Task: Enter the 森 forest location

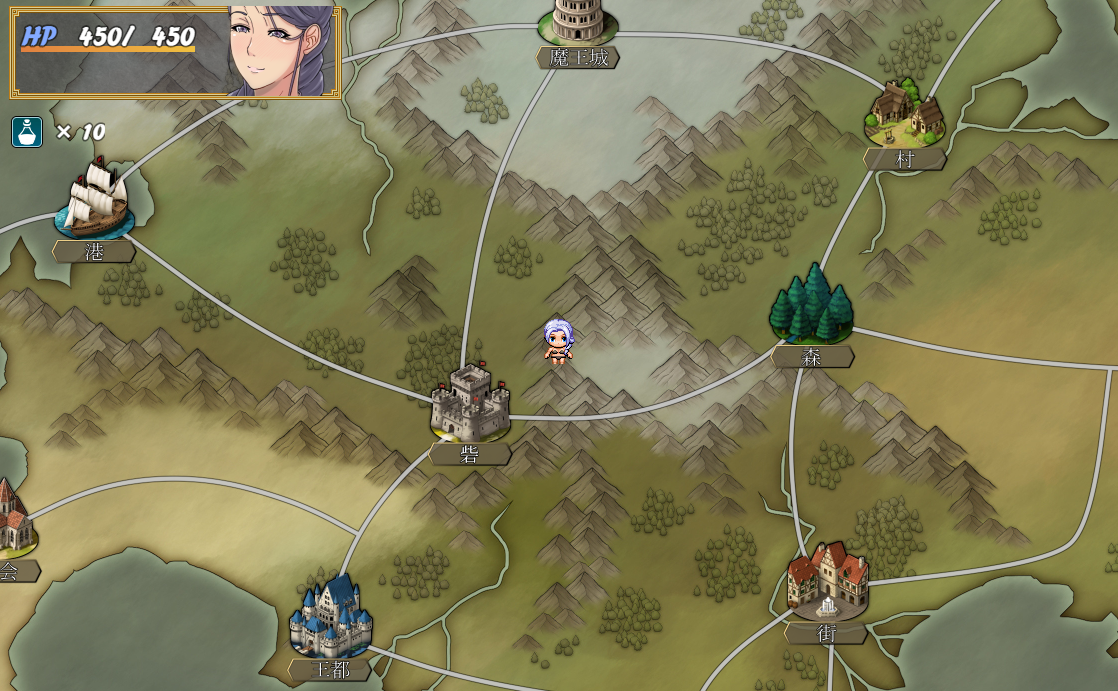Action: coord(811,305)
